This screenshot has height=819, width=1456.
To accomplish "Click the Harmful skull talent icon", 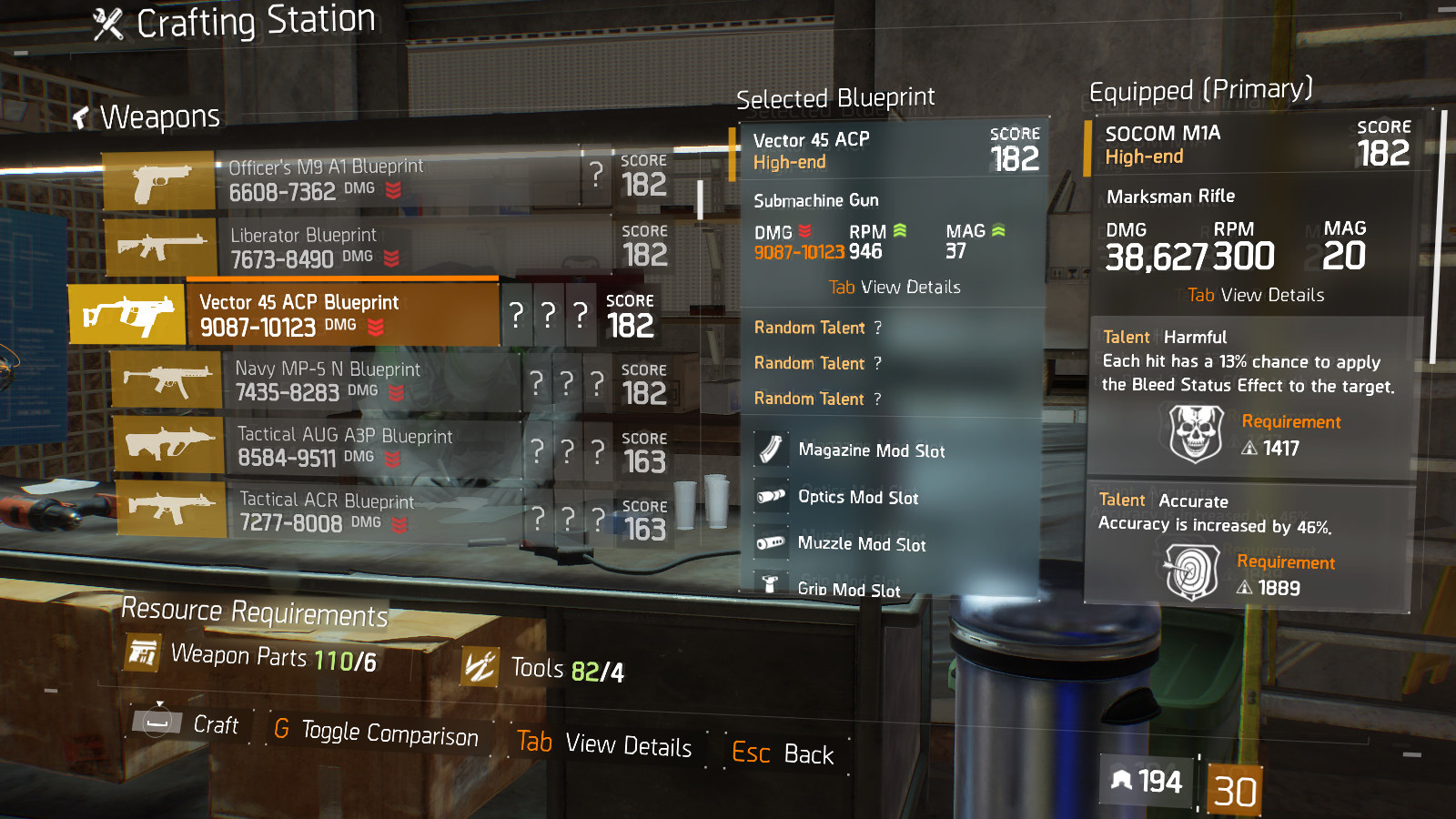I will [x=1196, y=433].
